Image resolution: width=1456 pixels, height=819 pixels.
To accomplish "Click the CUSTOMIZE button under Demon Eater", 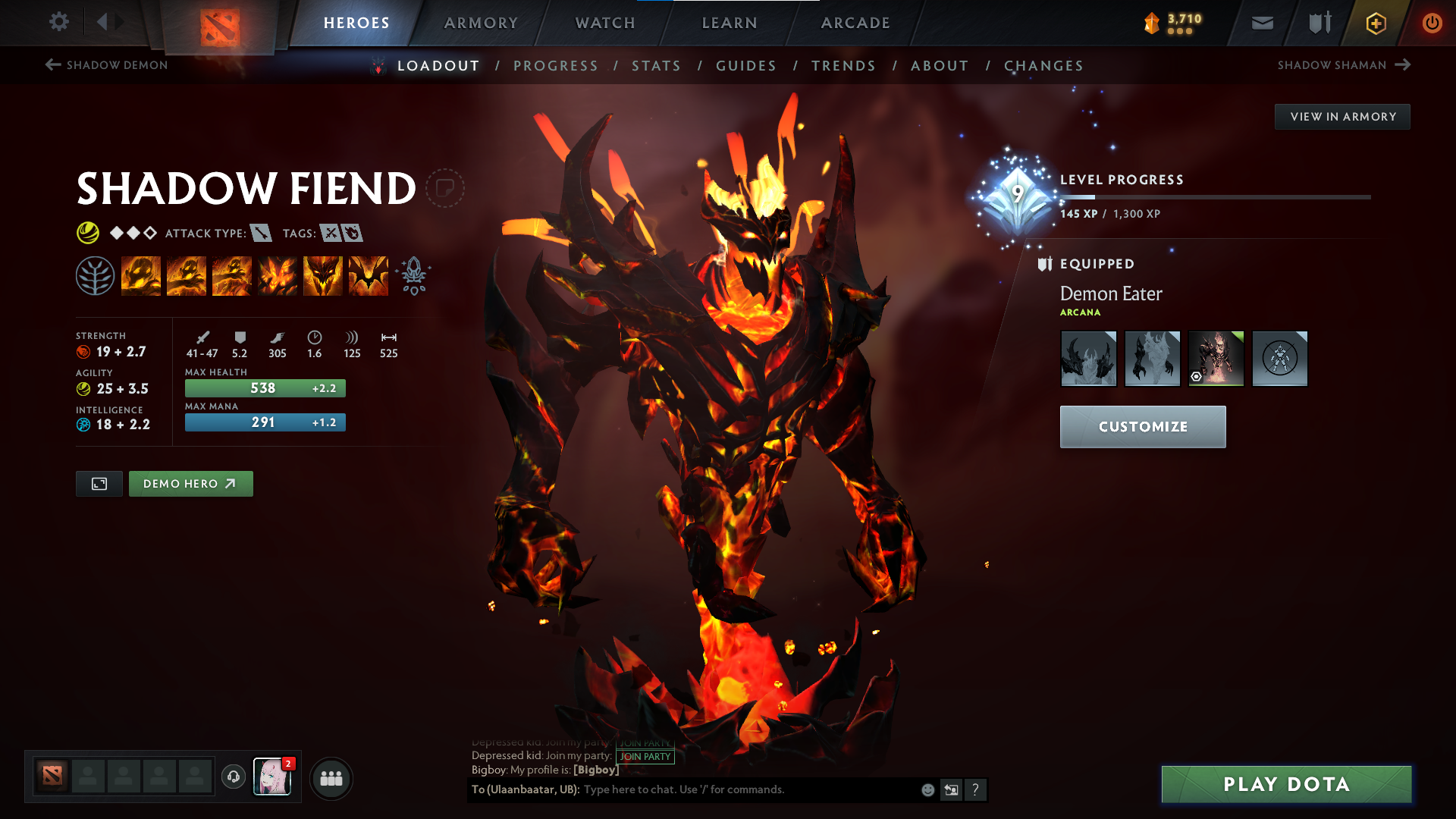I will [1143, 426].
